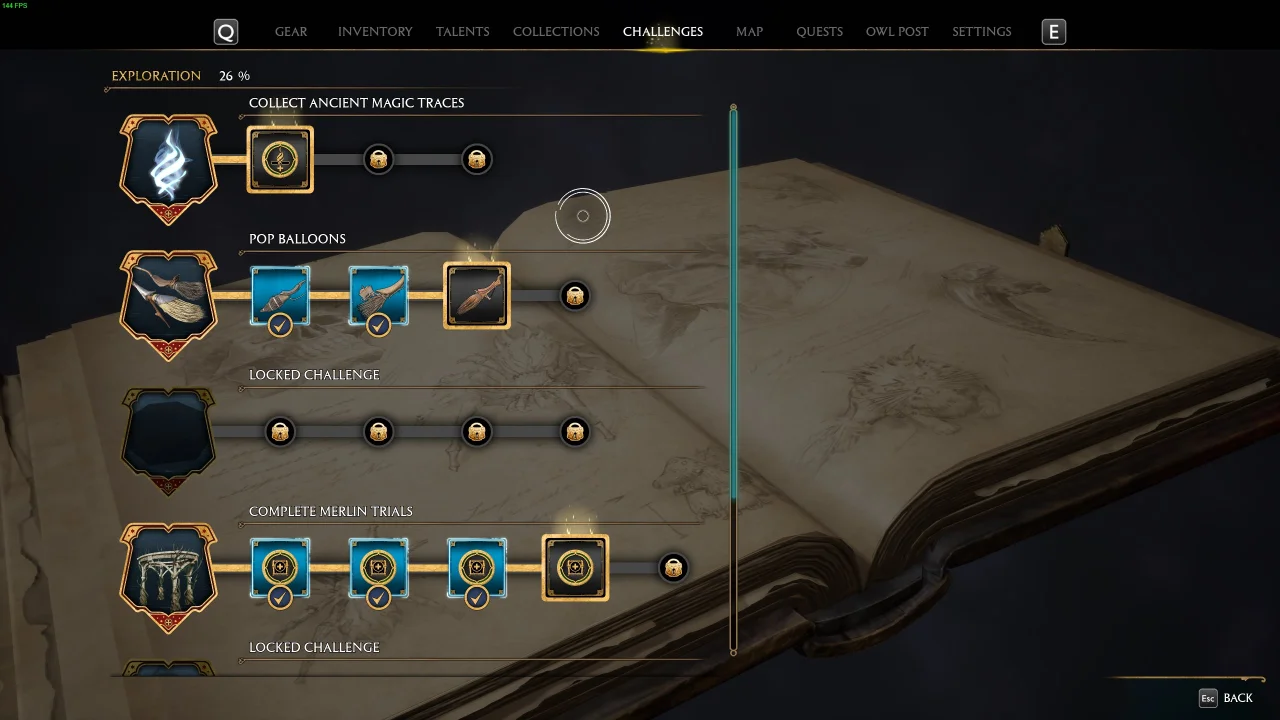1280x720 pixels.
Task: Click the first locked padlock in Ancient Magic row
Action: (378, 158)
